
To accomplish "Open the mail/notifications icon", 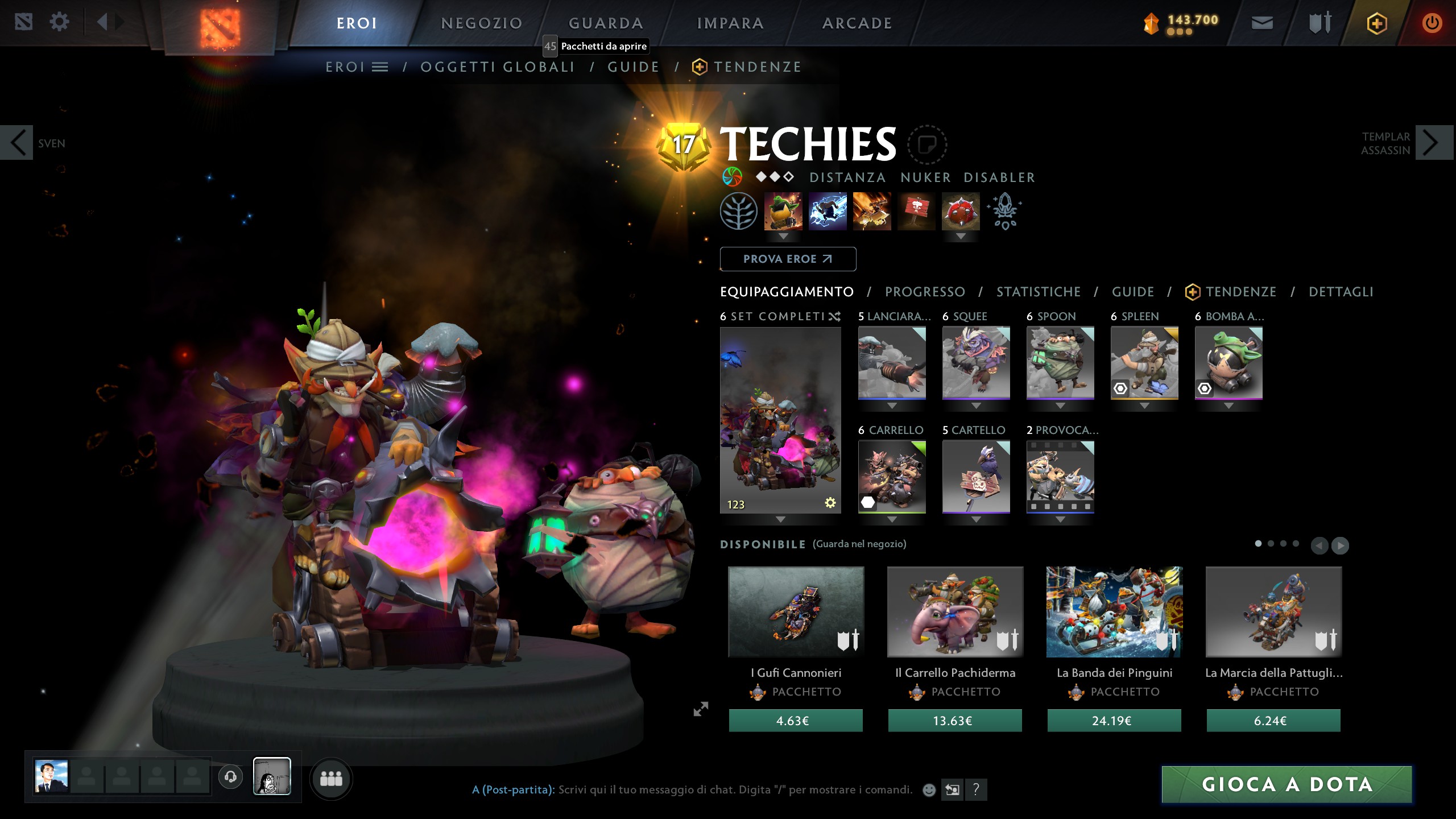I will 1263,24.
